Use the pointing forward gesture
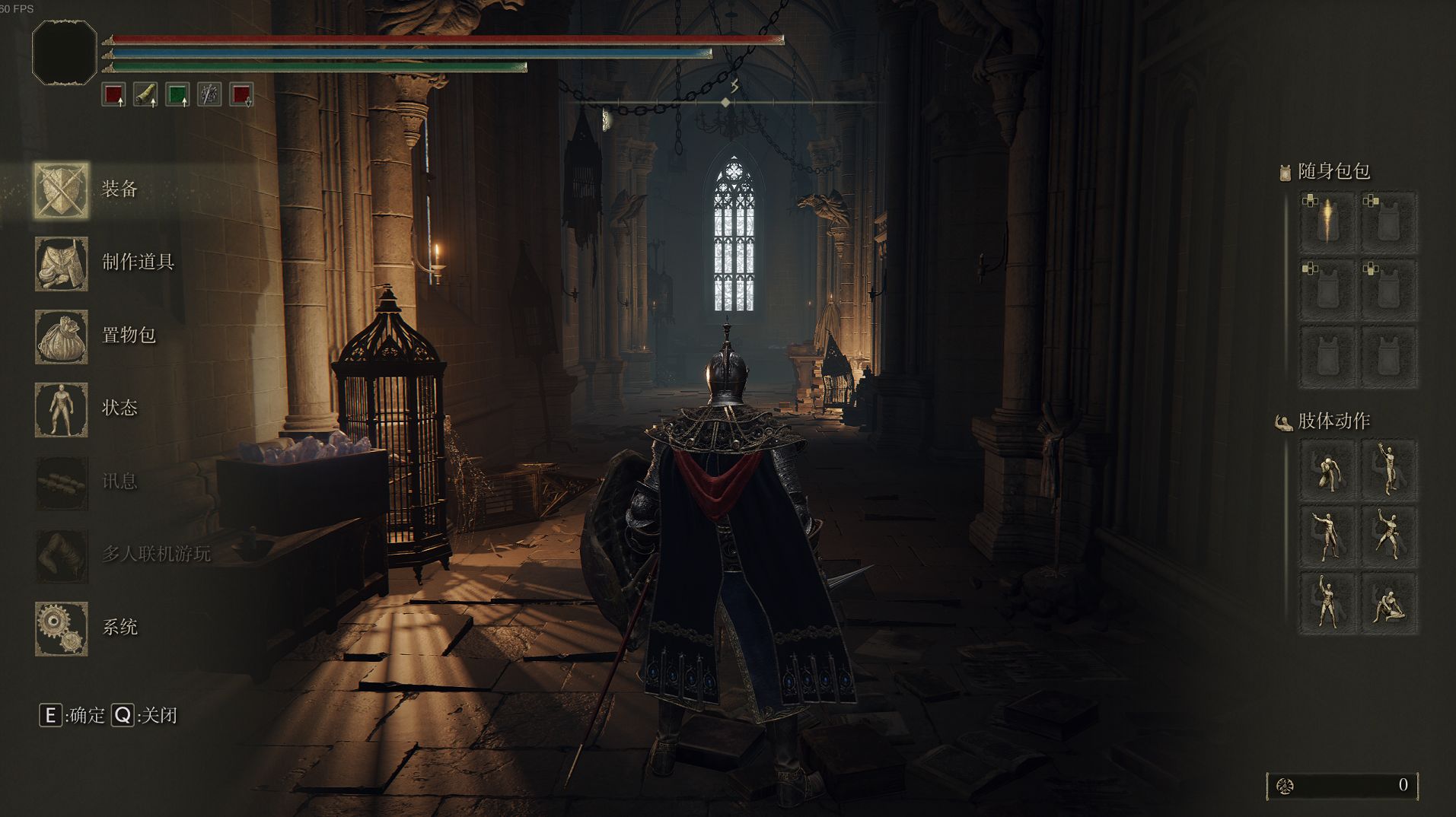Image resolution: width=1456 pixels, height=817 pixels. click(x=1328, y=536)
